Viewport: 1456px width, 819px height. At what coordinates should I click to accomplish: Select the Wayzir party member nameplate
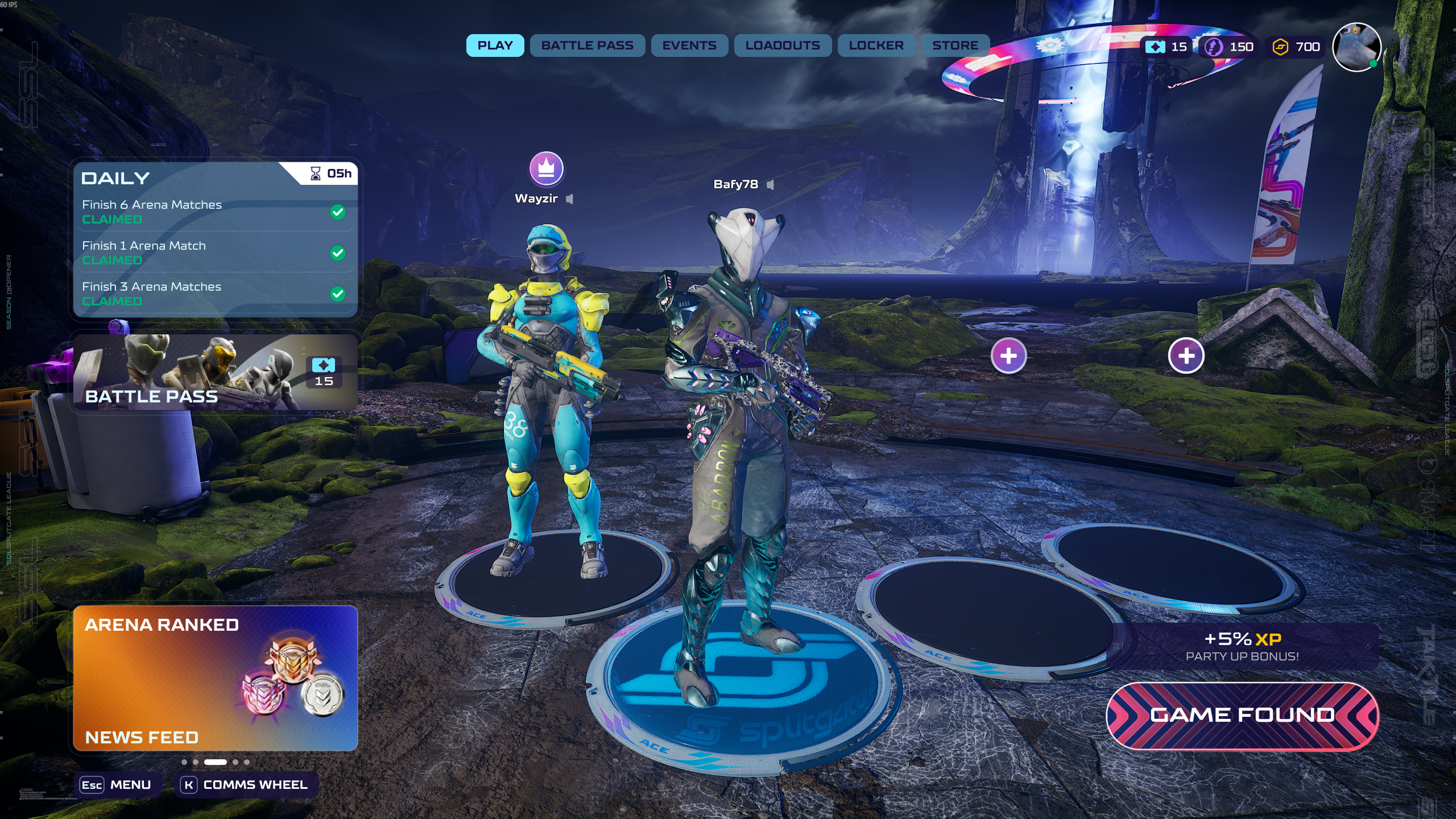(x=536, y=198)
